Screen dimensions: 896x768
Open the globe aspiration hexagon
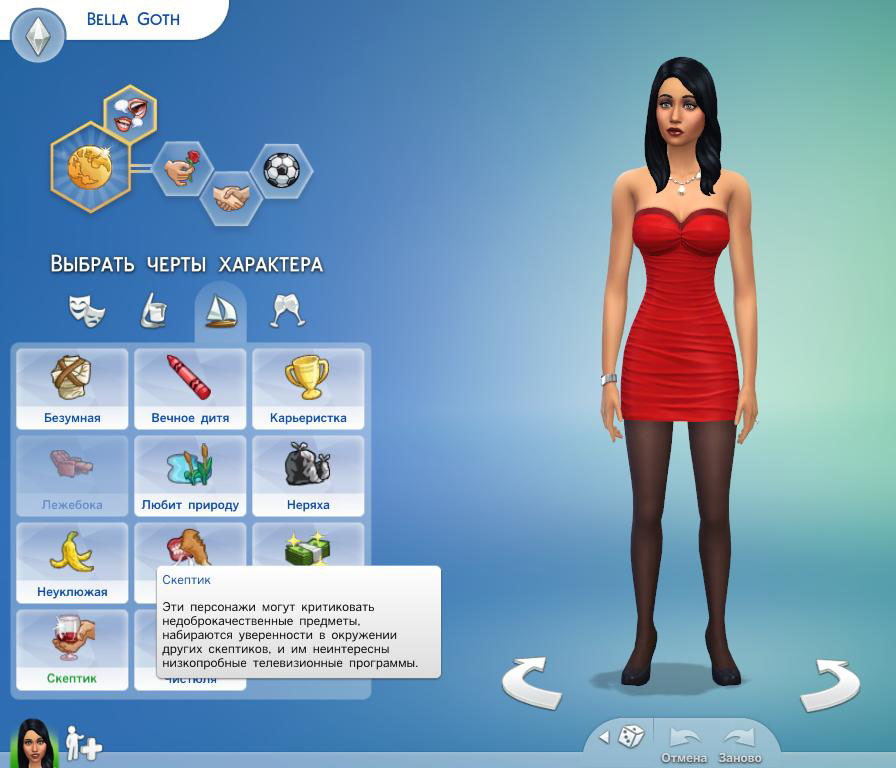[90, 167]
